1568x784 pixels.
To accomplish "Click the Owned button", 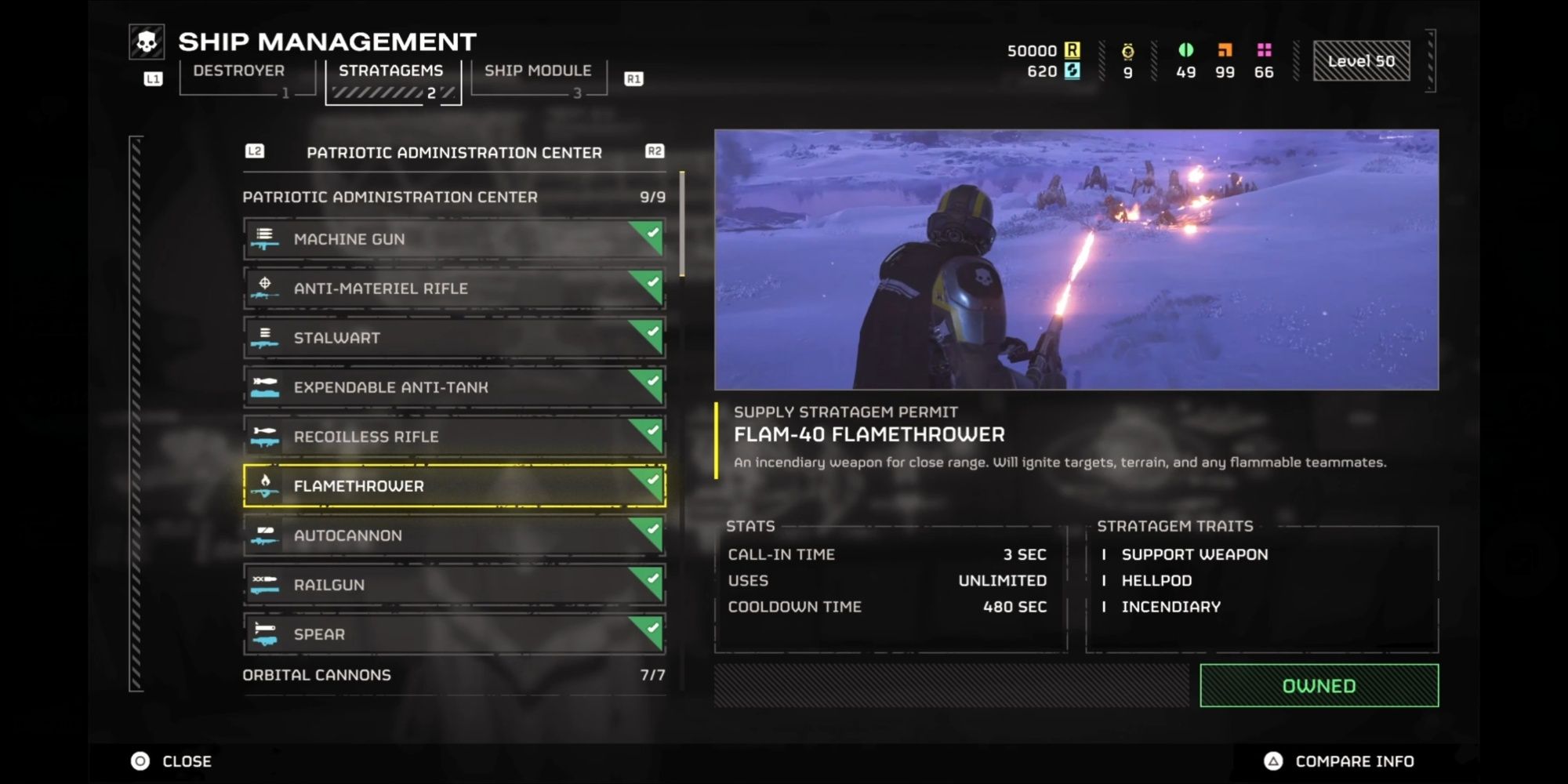I will tap(1318, 684).
